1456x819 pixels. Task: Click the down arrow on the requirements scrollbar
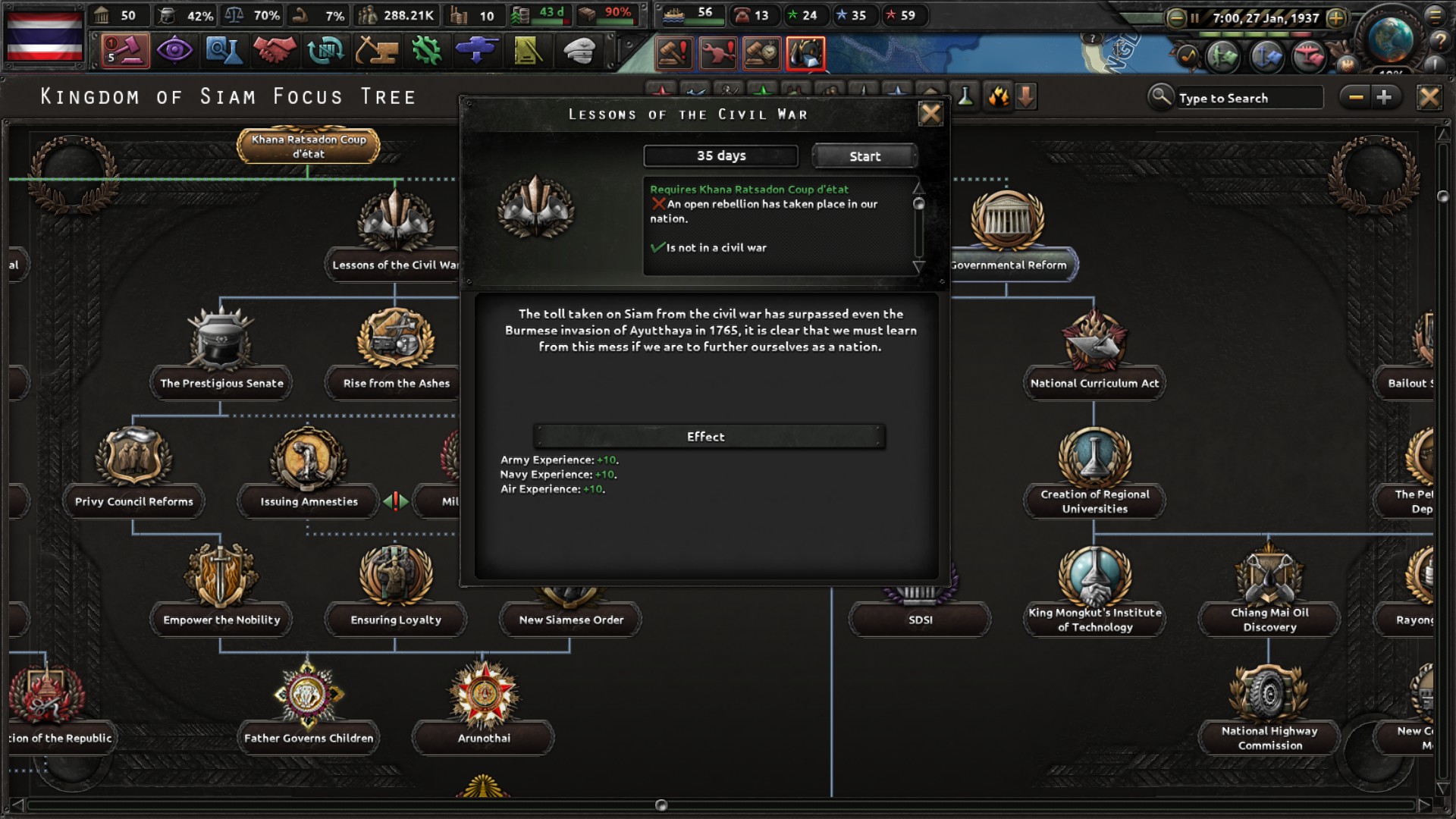(x=920, y=267)
